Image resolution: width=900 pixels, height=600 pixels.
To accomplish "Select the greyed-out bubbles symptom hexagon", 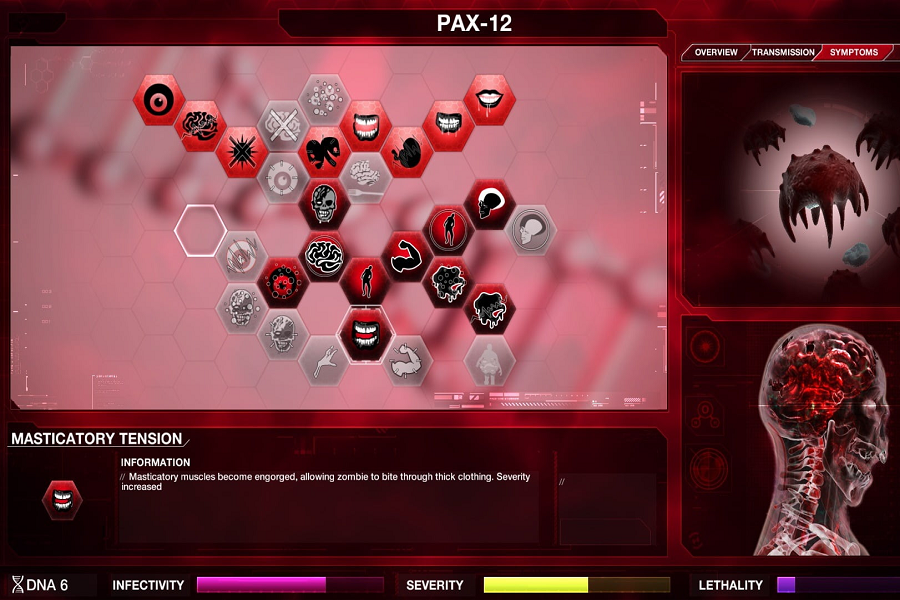I will (x=324, y=100).
